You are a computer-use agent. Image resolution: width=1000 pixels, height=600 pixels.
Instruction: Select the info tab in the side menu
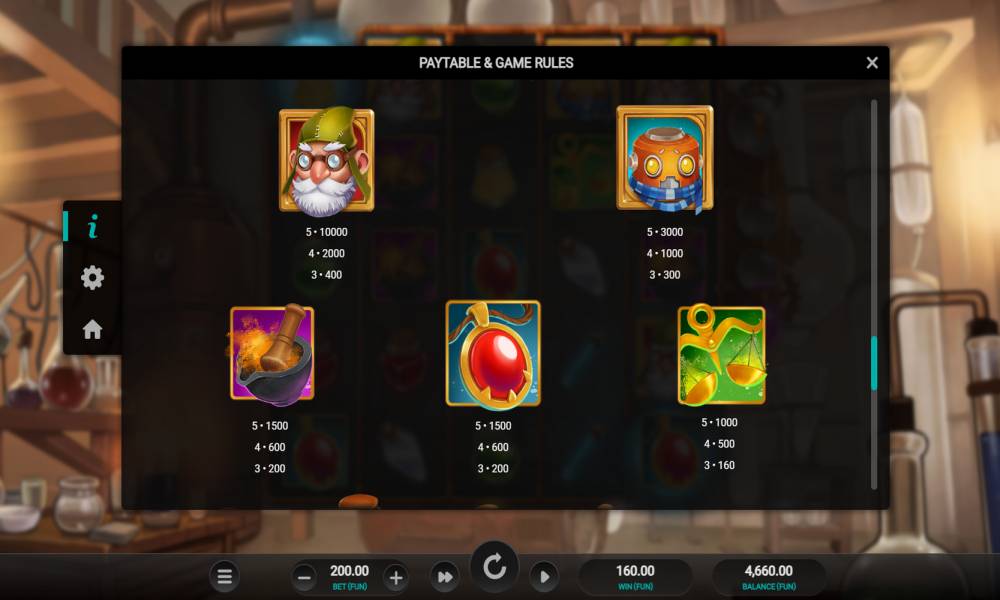(93, 227)
